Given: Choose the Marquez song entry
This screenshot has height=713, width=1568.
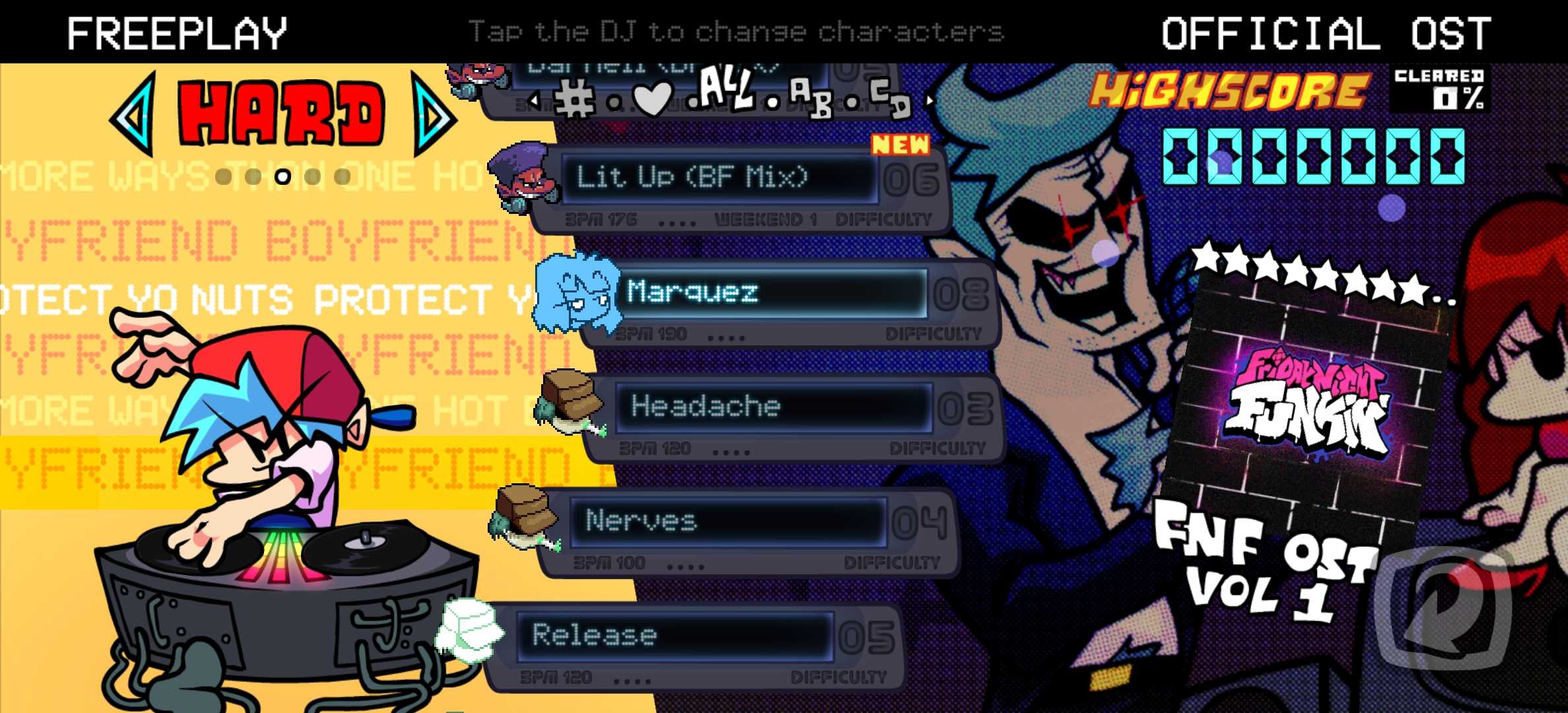Looking at the screenshot, I should pos(772,292).
